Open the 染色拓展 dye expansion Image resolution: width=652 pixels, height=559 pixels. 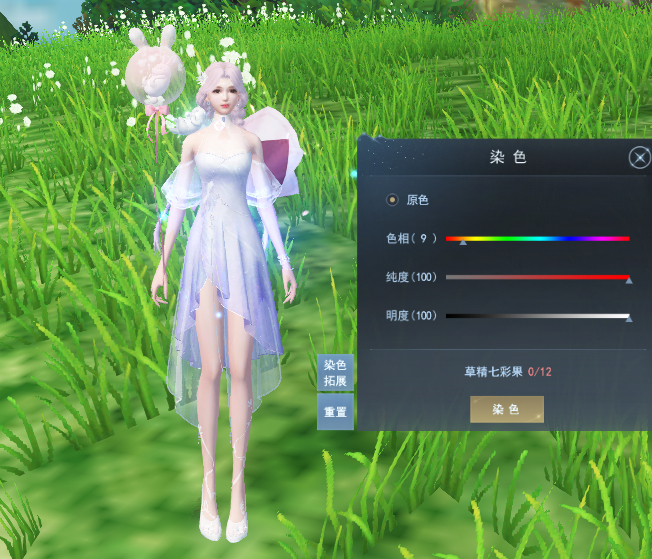[335, 373]
